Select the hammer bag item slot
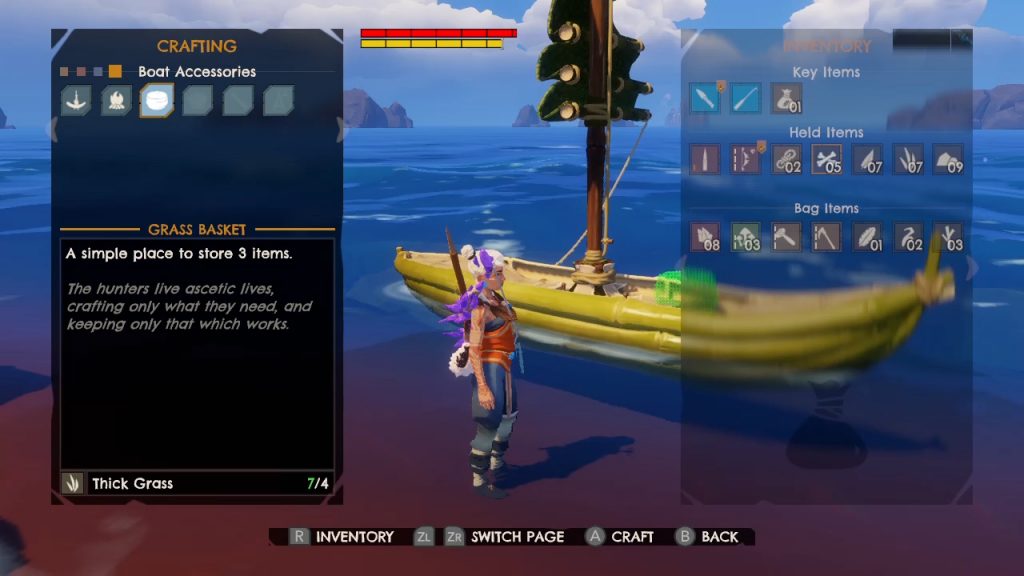 (x=786, y=236)
